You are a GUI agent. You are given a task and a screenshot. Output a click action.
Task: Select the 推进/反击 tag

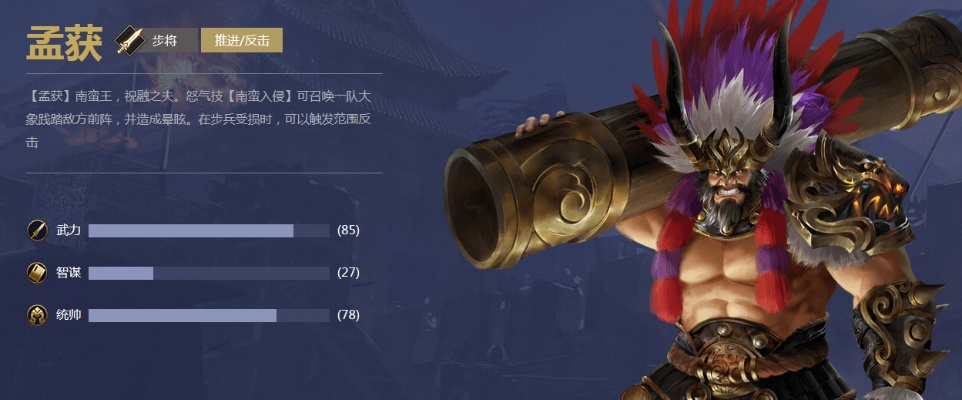[242, 40]
